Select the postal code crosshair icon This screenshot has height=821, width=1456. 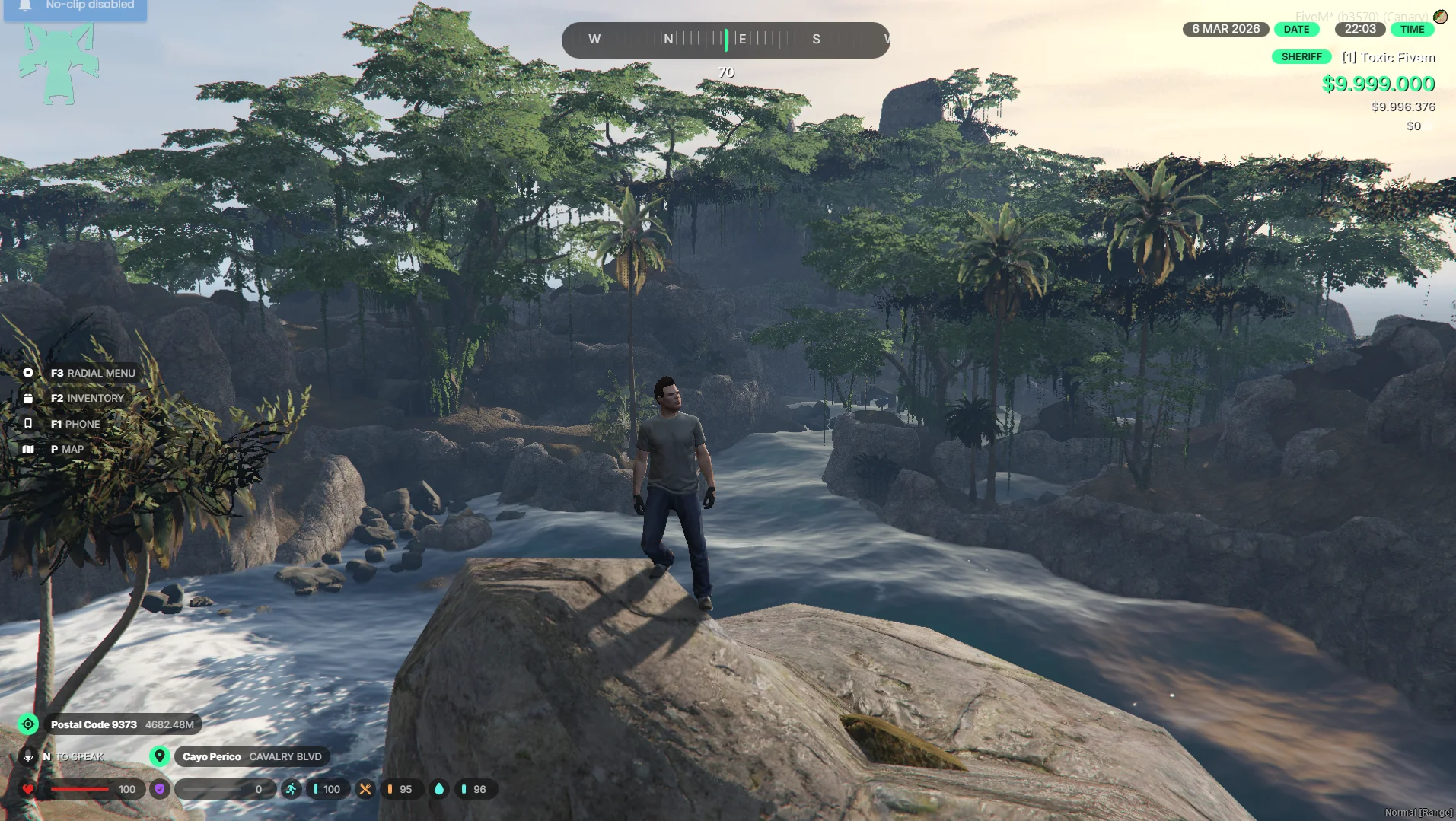click(x=28, y=724)
